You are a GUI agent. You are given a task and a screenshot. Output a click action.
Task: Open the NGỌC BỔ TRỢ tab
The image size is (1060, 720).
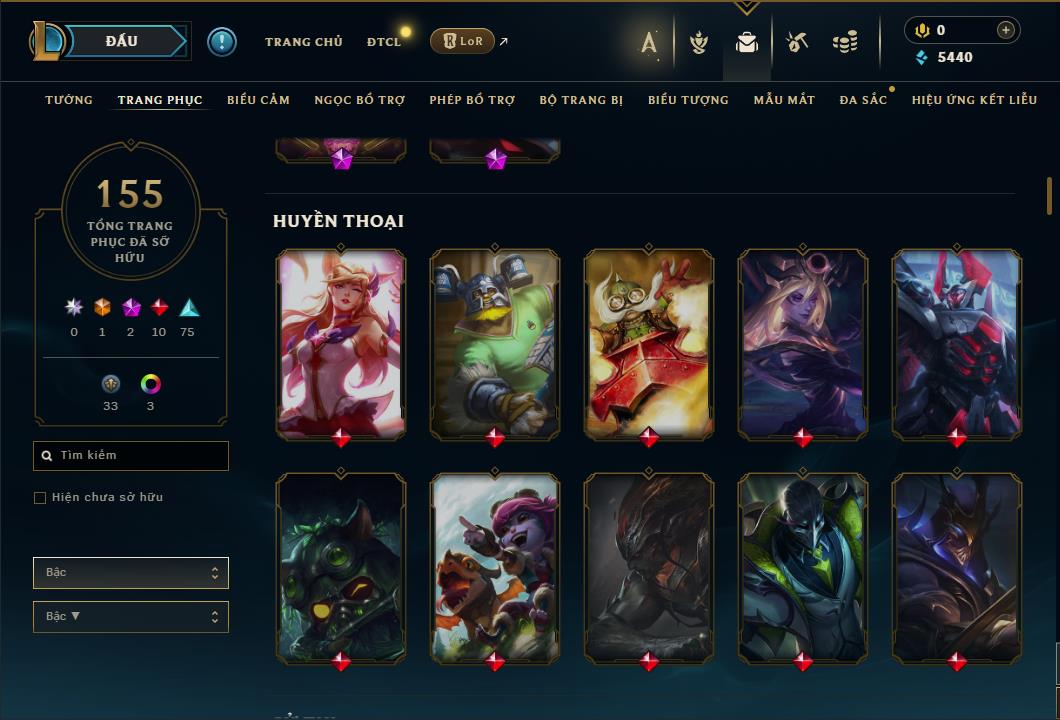coord(359,100)
